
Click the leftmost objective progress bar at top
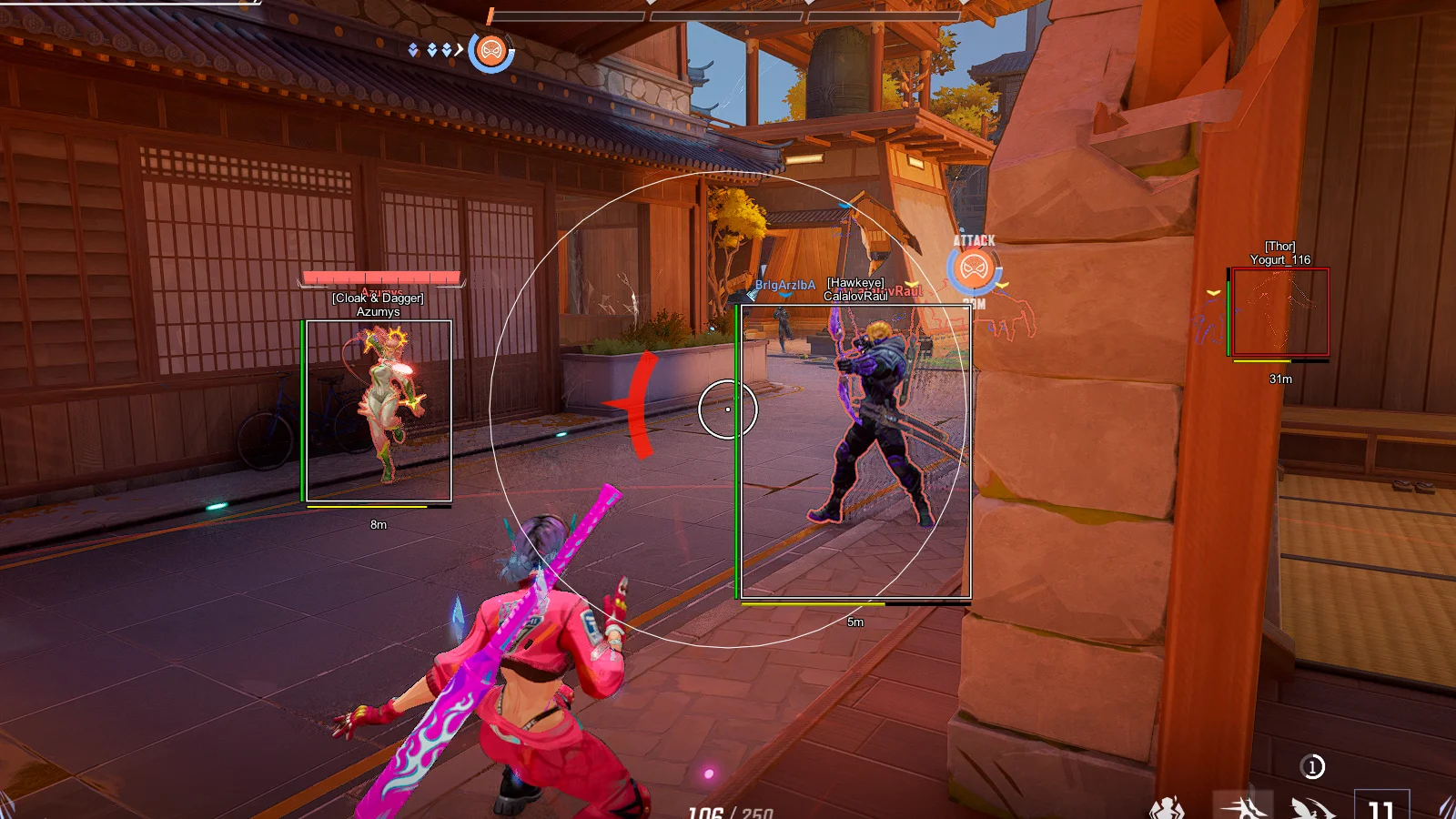pos(569,15)
